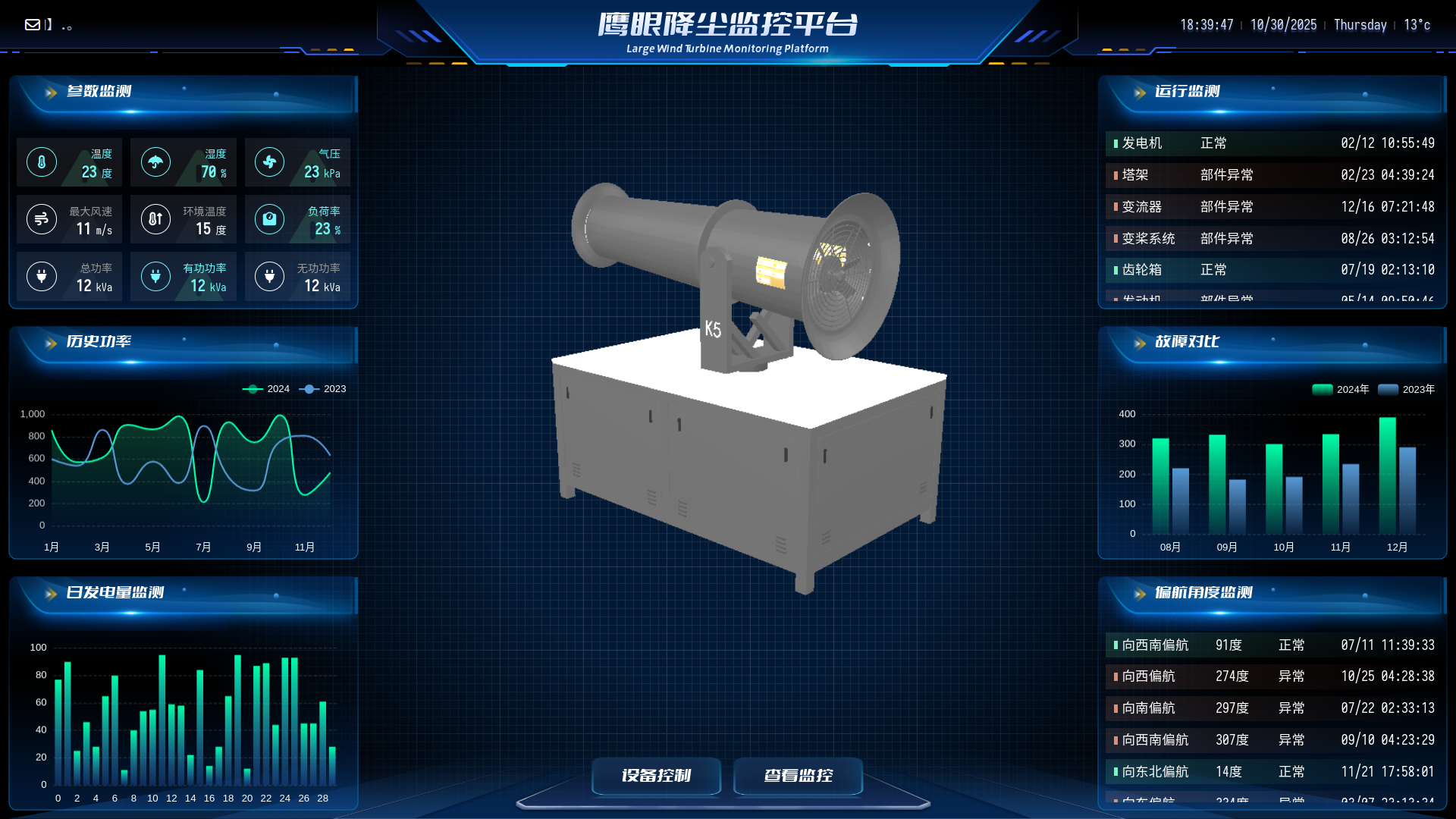Expand the 运行监测 panel header arrow

click(x=1140, y=92)
